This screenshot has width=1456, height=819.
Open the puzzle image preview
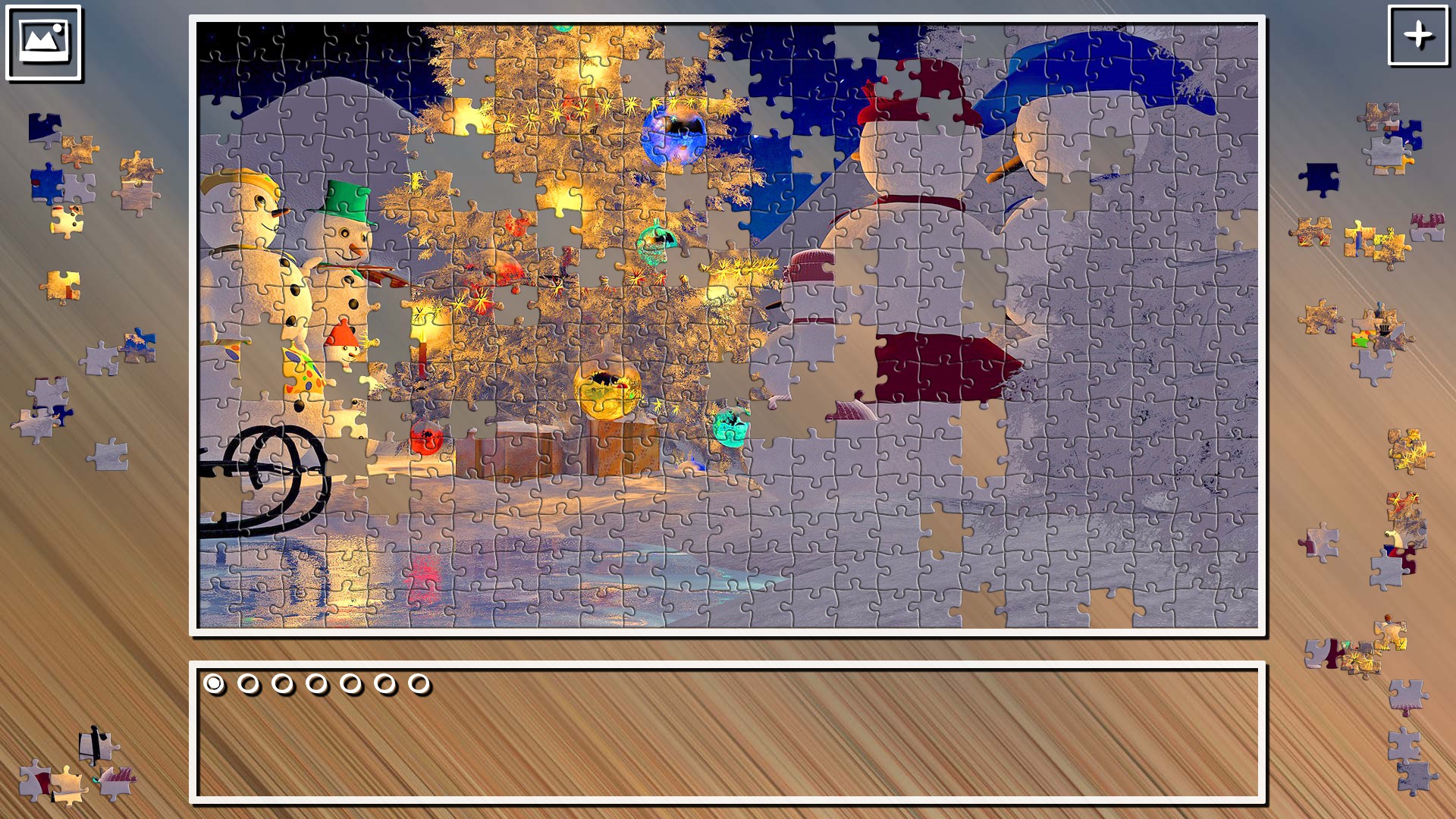tap(43, 42)
